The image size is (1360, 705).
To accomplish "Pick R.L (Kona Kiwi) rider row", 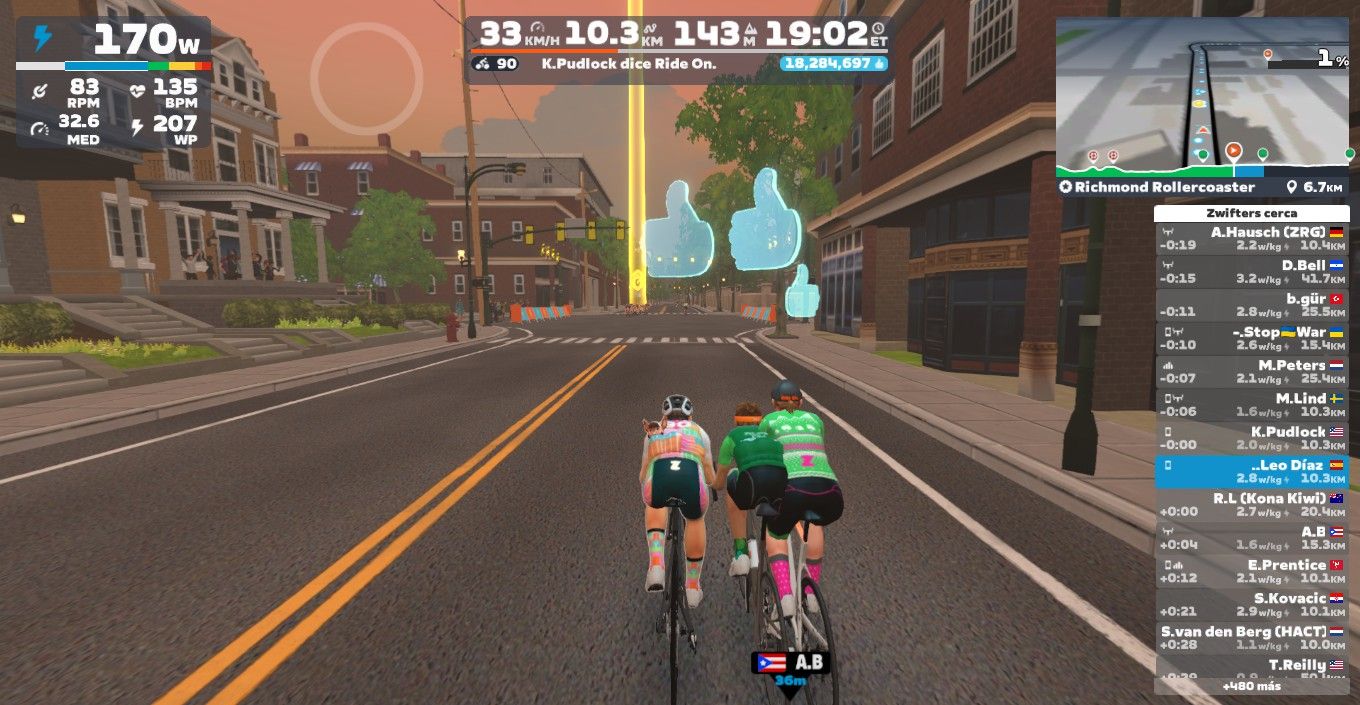I will 1251,504.
